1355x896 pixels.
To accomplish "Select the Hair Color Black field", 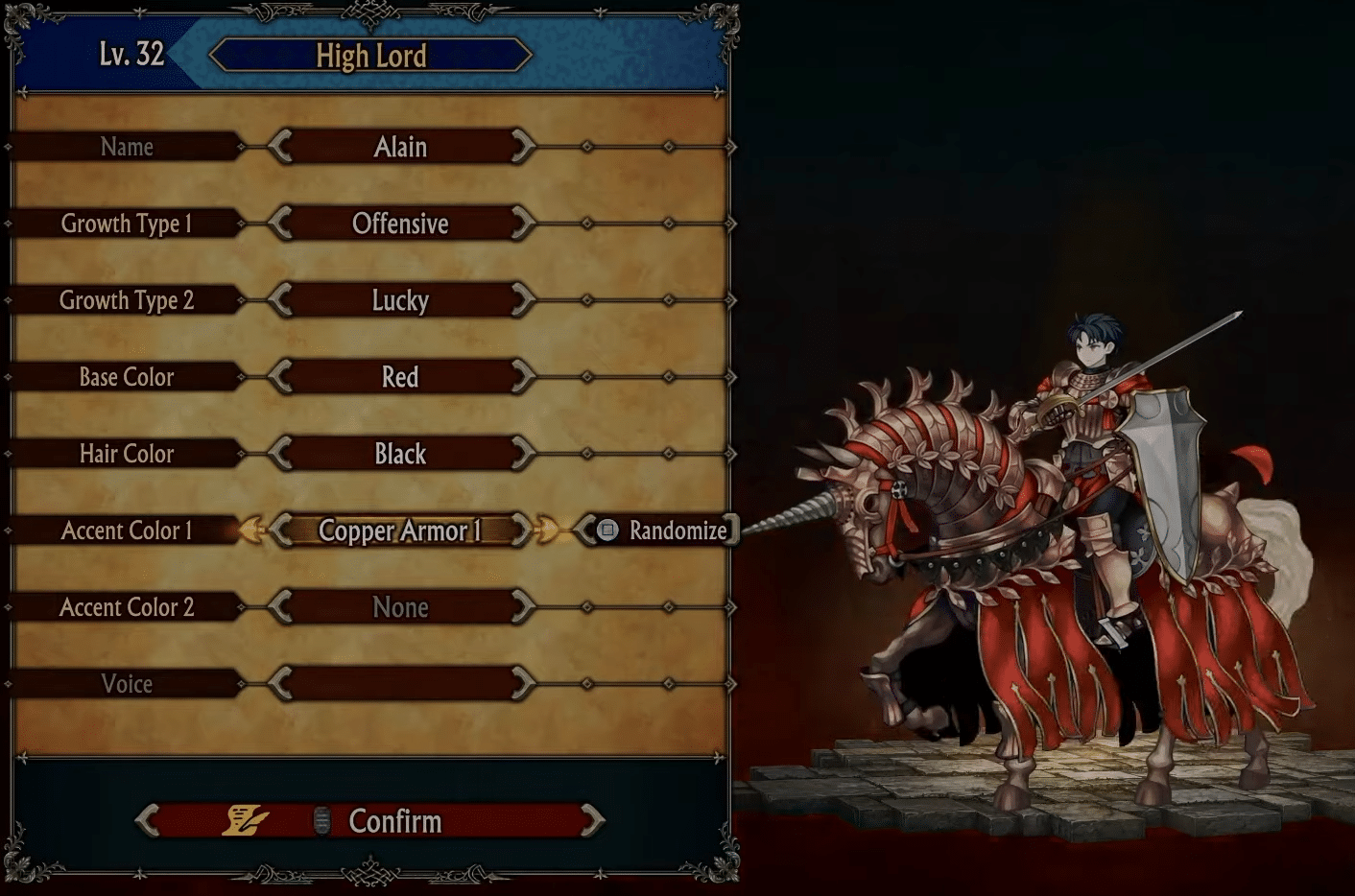I will pos(400,454).
